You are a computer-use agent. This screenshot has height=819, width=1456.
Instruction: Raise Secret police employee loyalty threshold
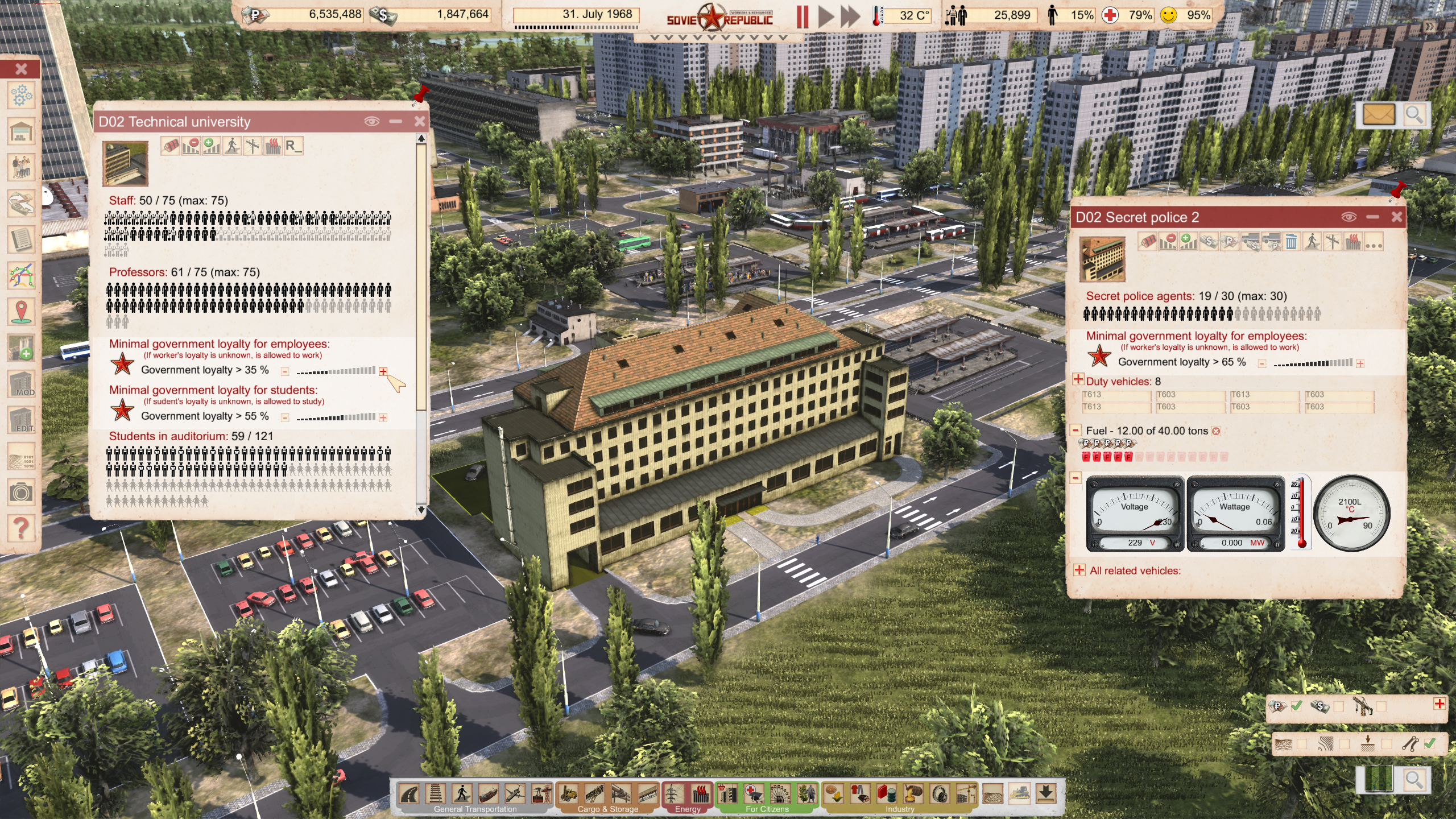[1360, 363]
